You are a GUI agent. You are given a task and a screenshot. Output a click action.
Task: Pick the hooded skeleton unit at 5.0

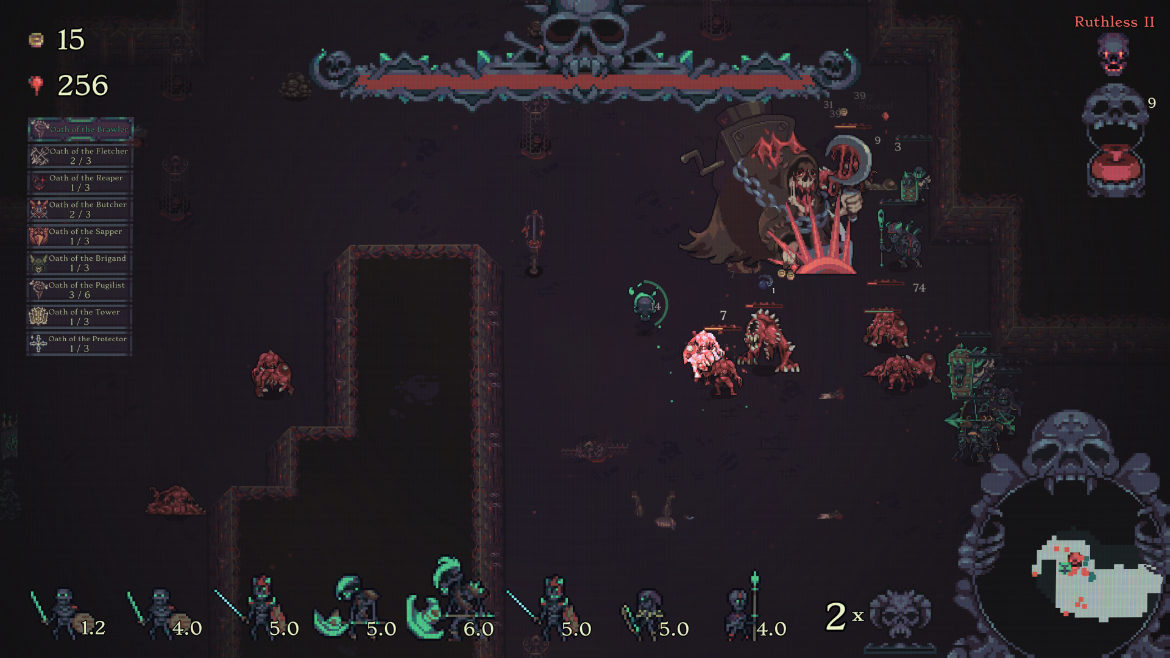(648, 613)
